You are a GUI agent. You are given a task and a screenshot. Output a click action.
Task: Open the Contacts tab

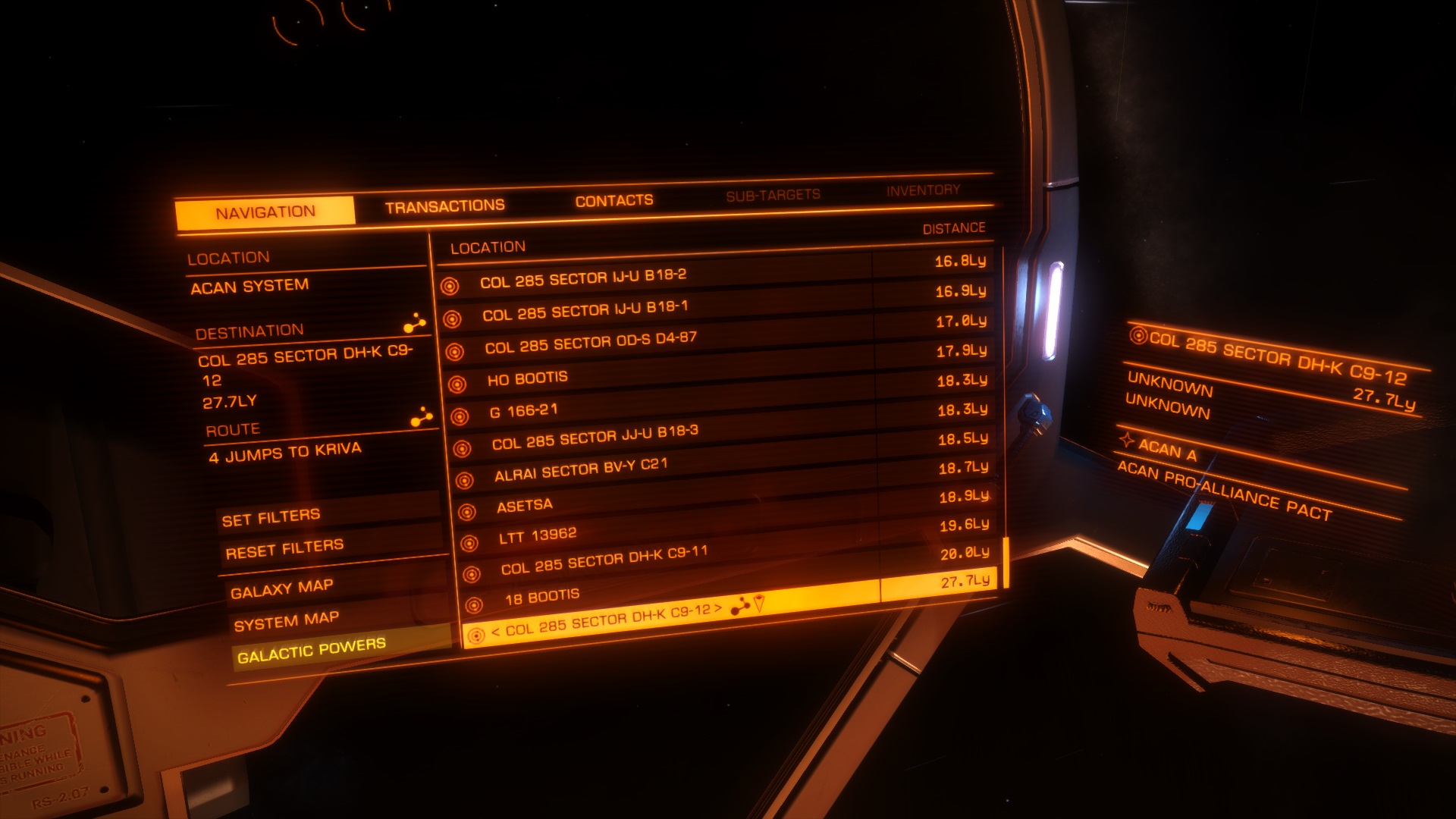point(613,201)
